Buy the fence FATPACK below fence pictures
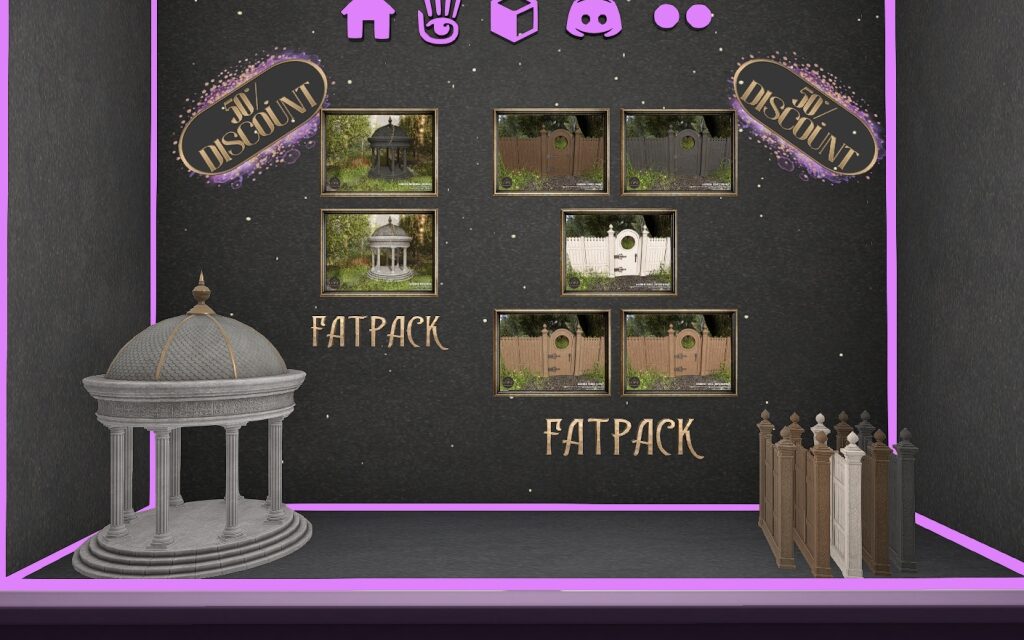This screenshot has height=640, width=1024. pos(618,437)
